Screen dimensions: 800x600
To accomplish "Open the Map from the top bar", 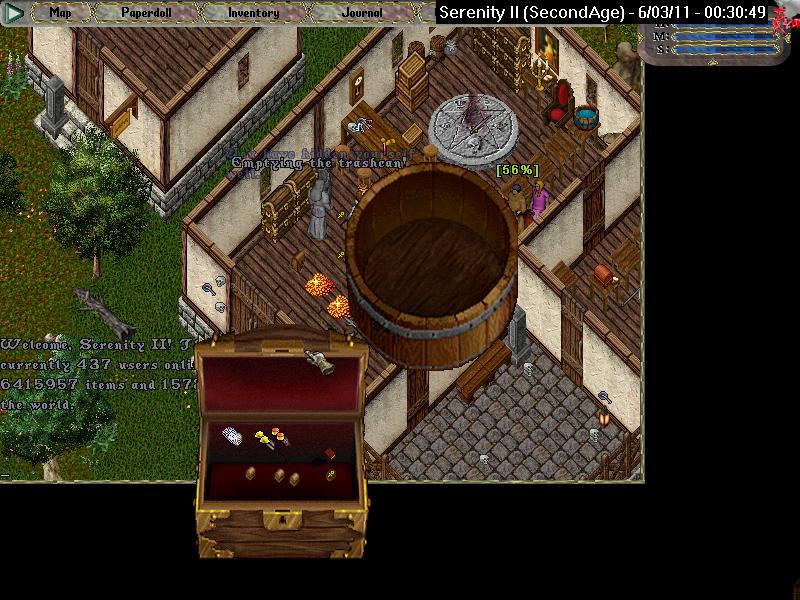I will 61,14.
